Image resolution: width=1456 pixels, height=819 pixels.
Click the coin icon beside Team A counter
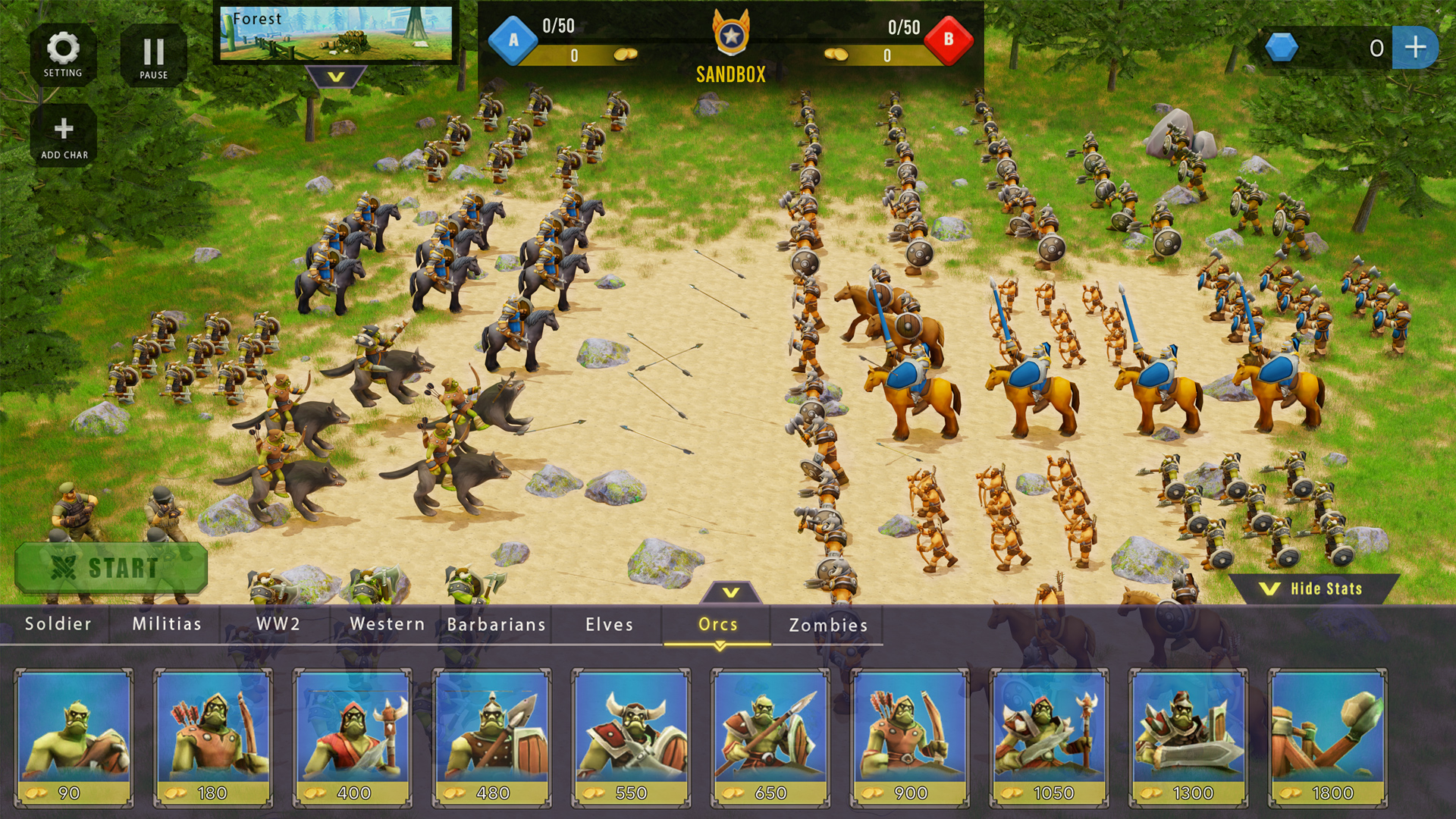(624, 54)
